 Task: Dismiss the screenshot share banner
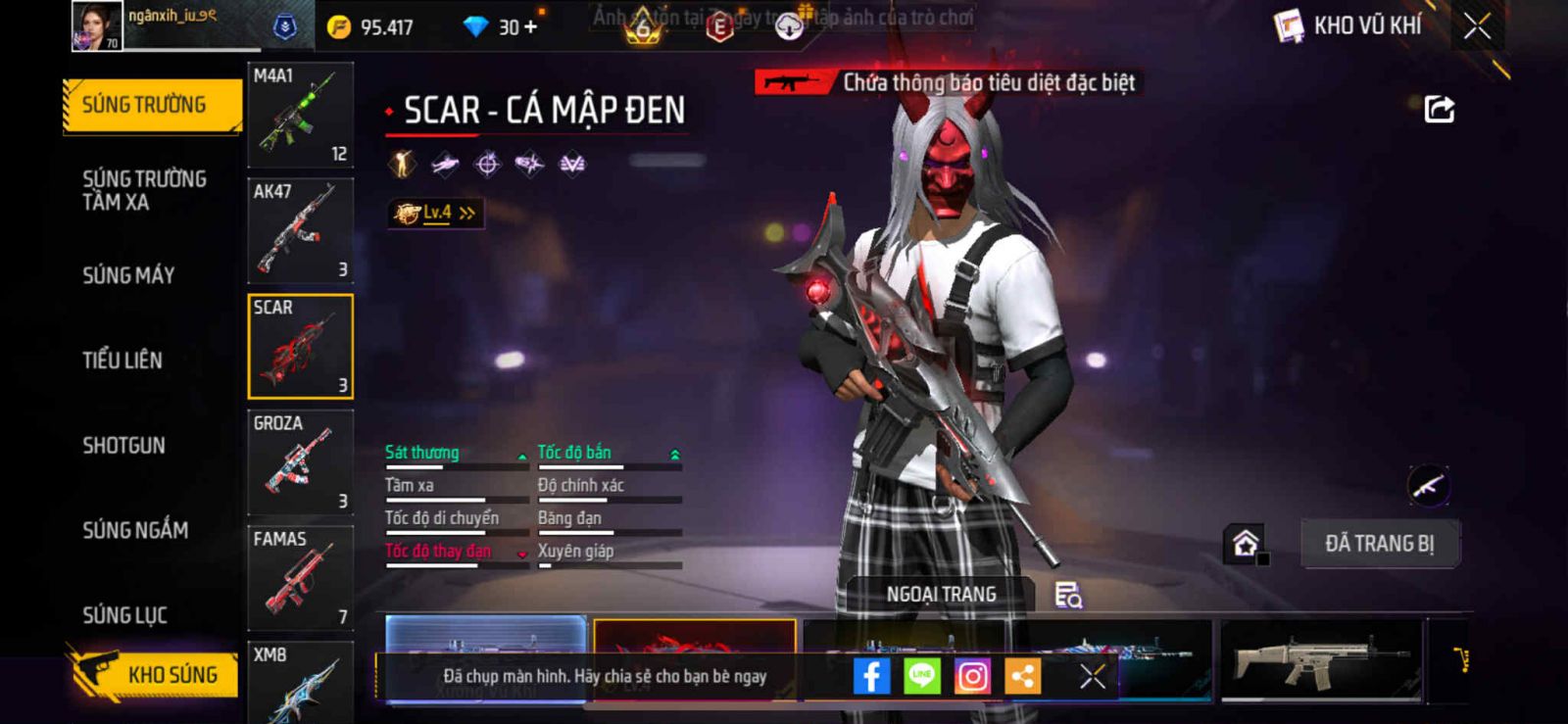pos(1093,676)
